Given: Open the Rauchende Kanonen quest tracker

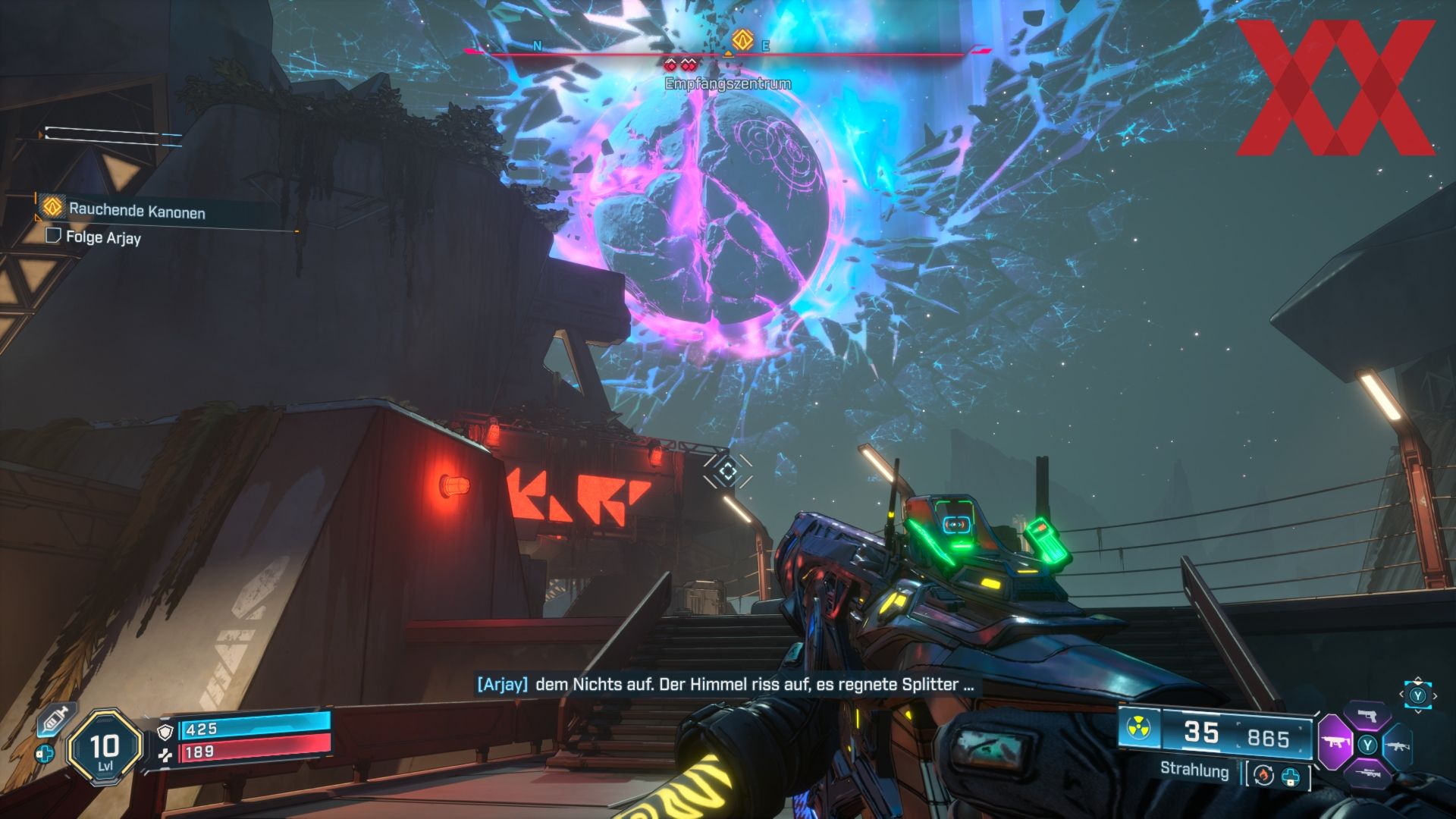Looking at the screenshot, I should pos(136,210).
